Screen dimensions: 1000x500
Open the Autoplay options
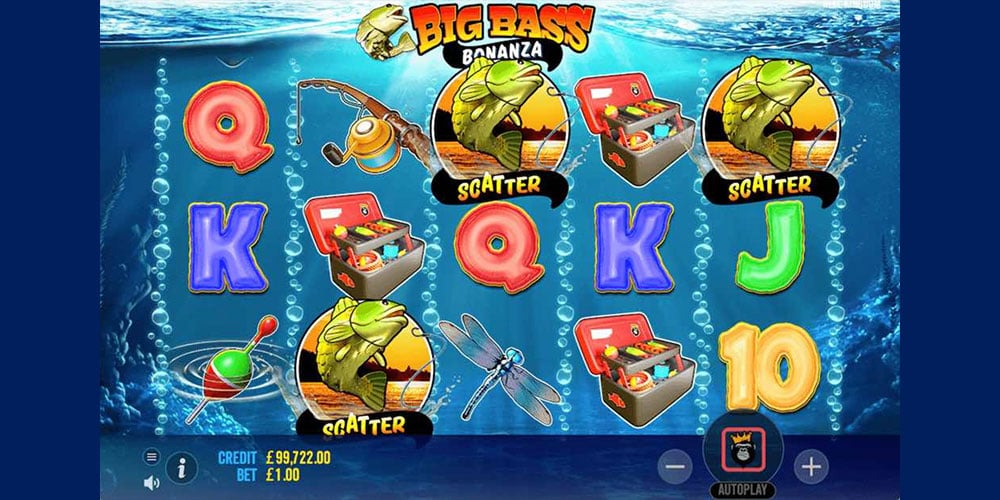743,491
